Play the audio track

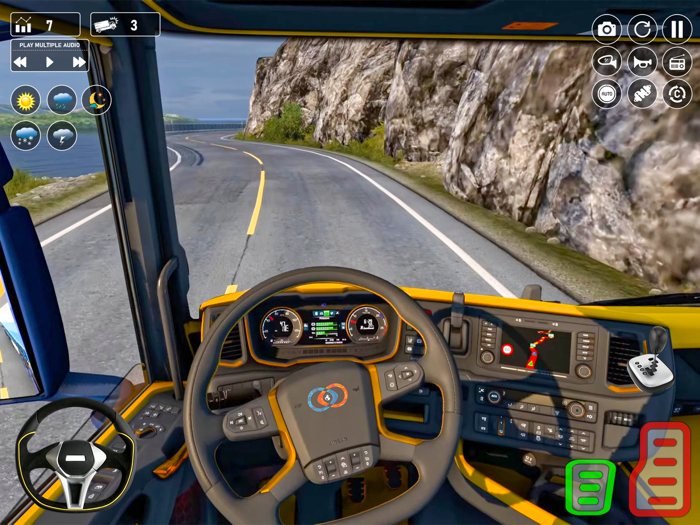pos(50,62)
